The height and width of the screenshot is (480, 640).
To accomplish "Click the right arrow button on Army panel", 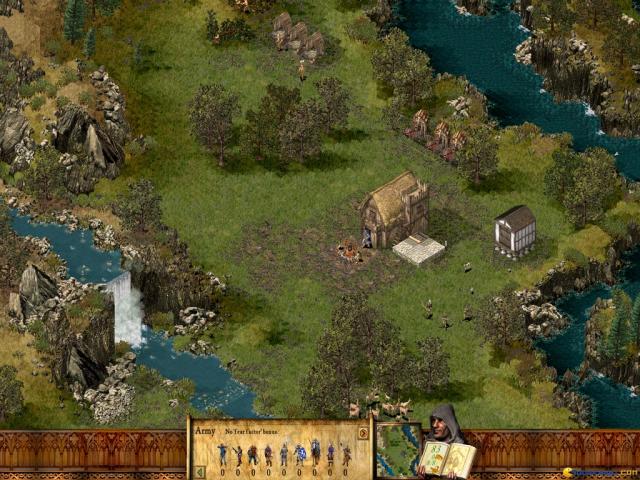I will [363, 433].
